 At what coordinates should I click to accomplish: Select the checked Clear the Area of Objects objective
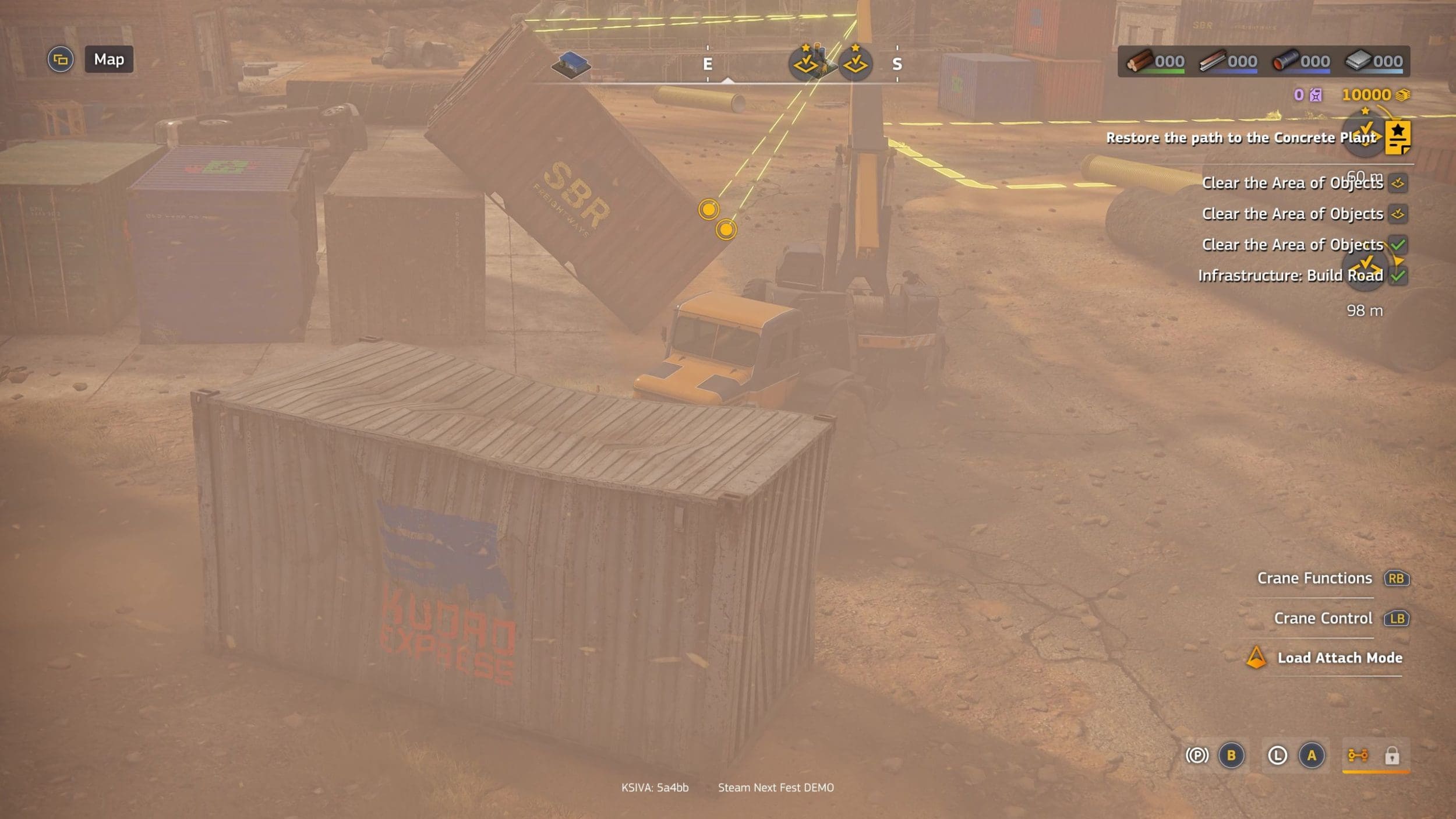[1292, 245]
